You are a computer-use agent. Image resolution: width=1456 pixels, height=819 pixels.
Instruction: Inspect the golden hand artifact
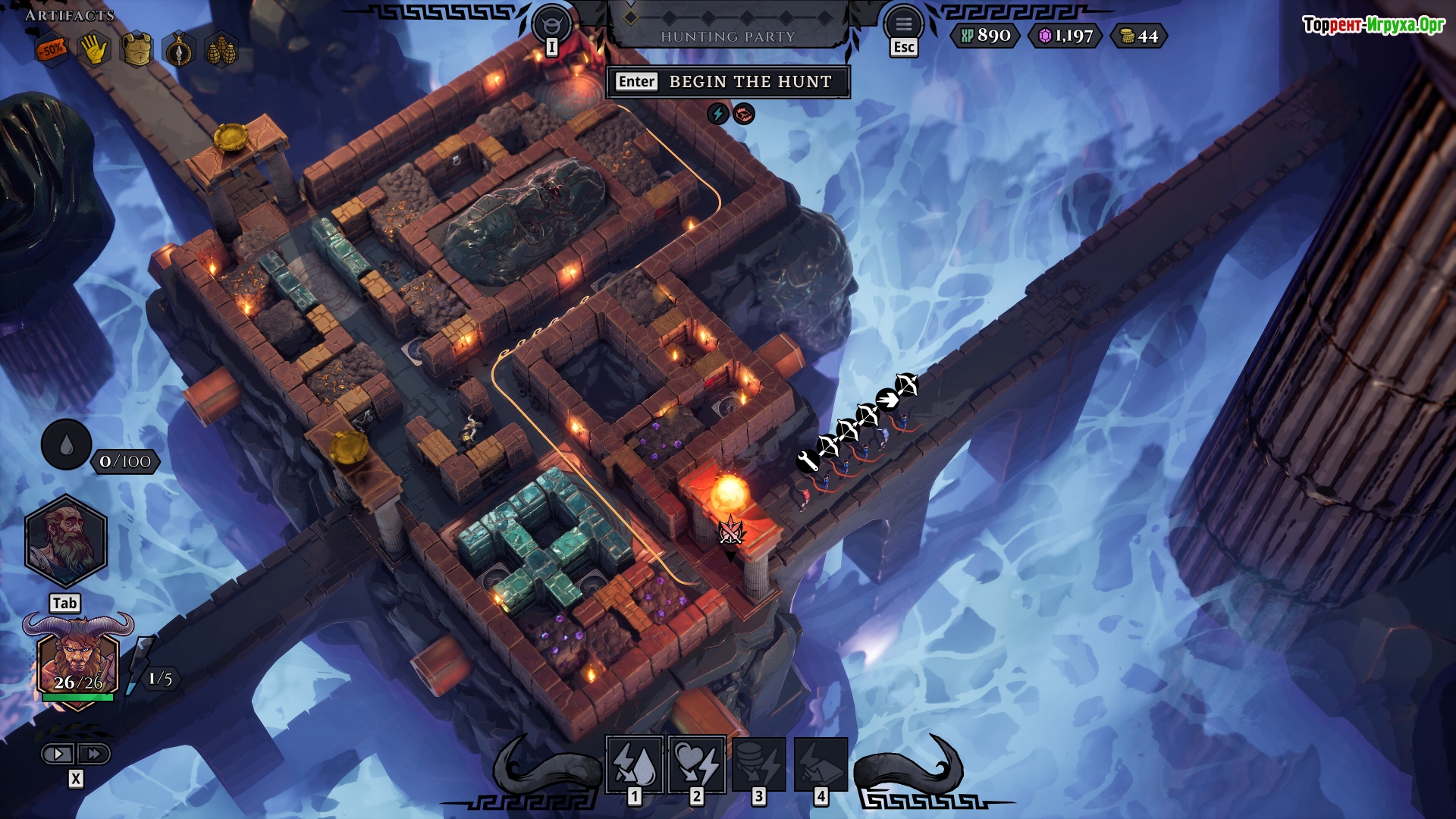point(94,51)
